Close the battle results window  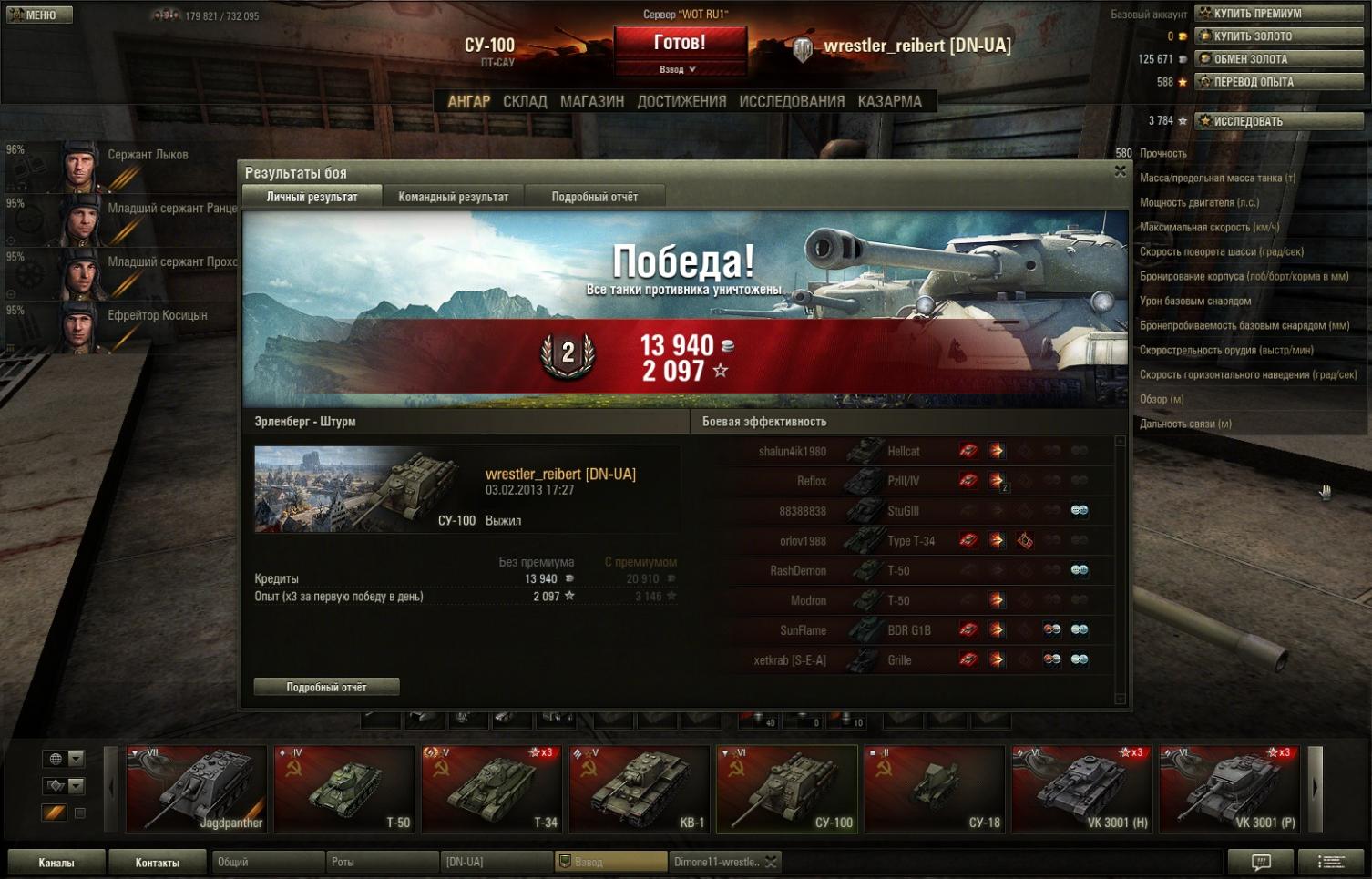(1121, 171)
